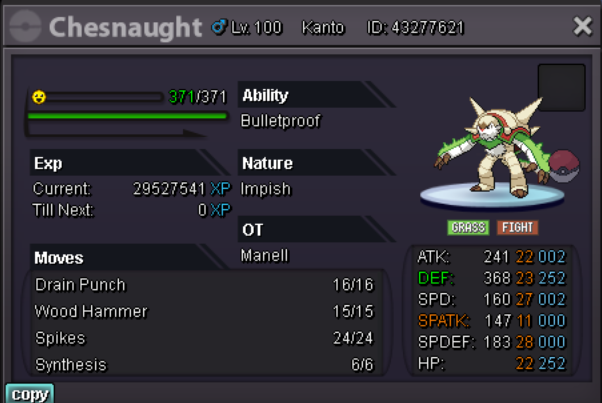Click the copy button
The width and height of the screenshot is (602, 403).
(29, 394)
